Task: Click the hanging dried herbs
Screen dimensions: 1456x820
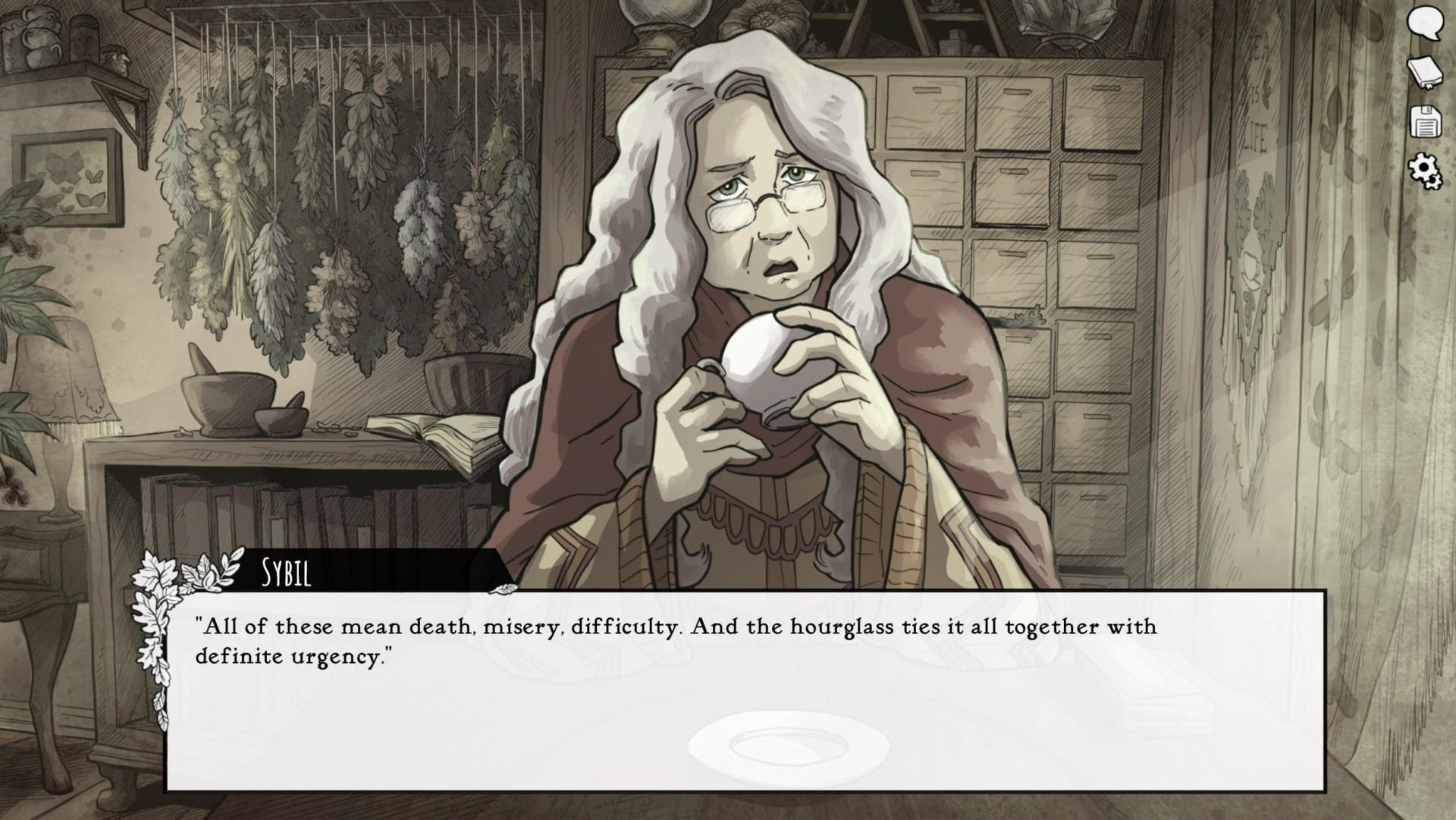Action: (x=318, y=190)
